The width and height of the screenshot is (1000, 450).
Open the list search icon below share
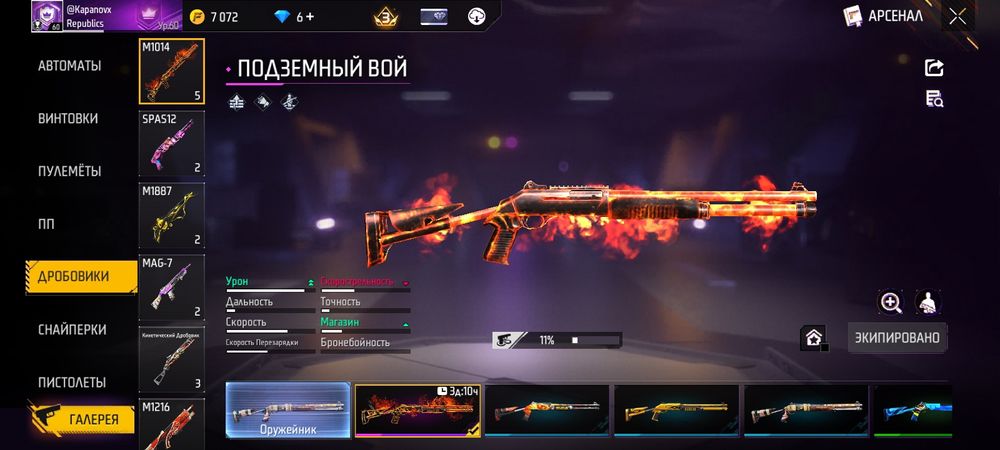point(935,98)
